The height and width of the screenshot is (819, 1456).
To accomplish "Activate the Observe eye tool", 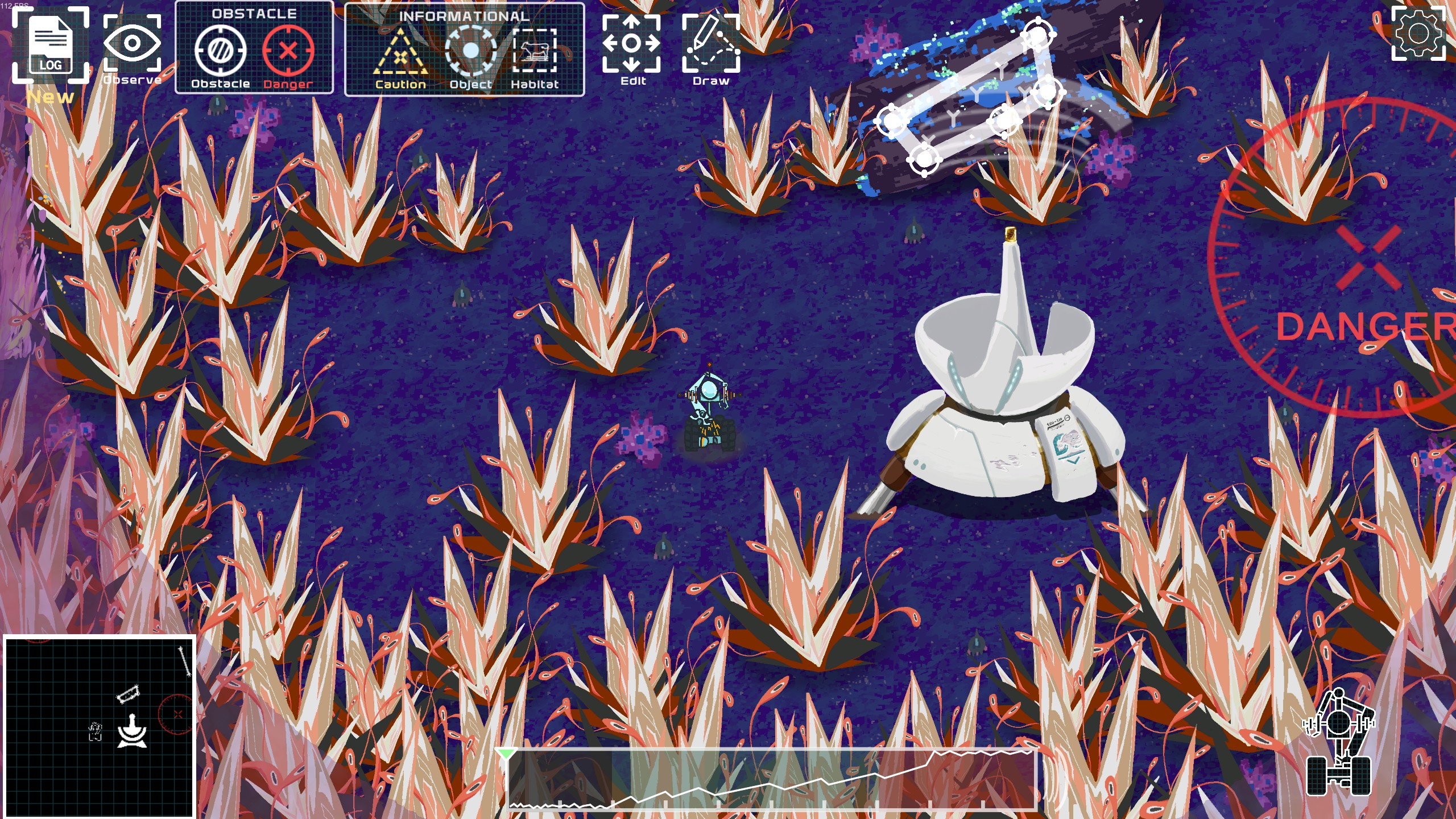I will click(x=132, y=44).
